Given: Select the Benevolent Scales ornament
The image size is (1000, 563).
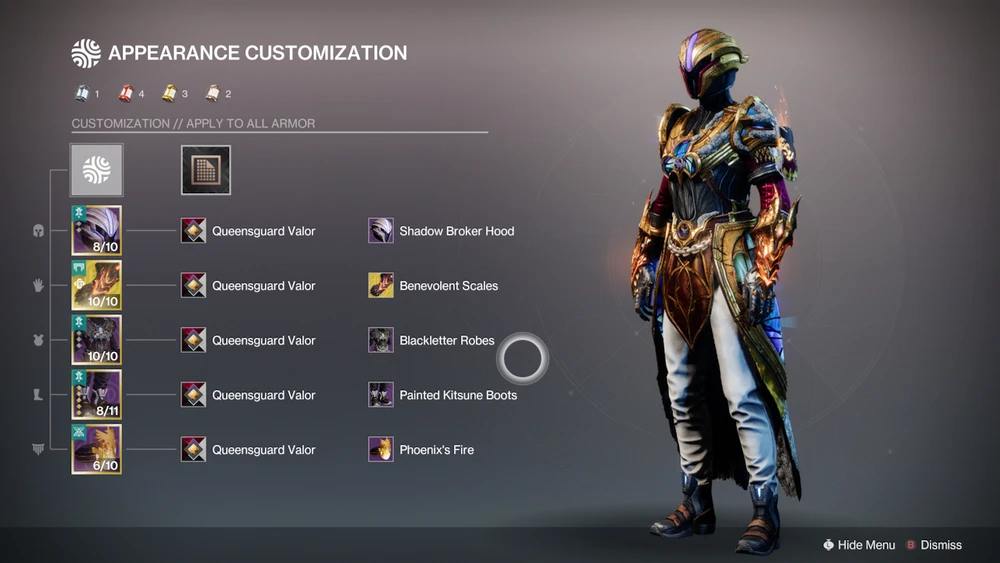Looking at the screenshot, I should pyautogui.click(x=381, y=286).
